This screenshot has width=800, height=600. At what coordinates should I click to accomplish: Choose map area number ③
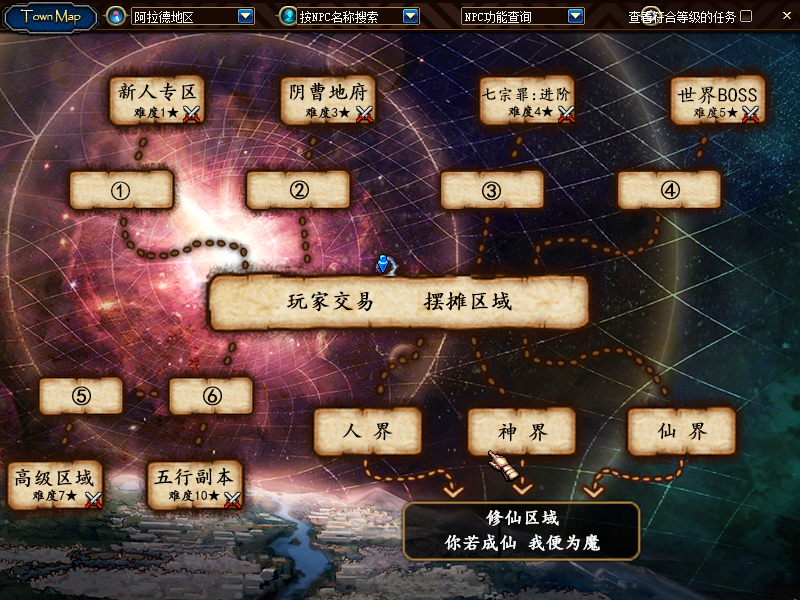click(491, 190)
